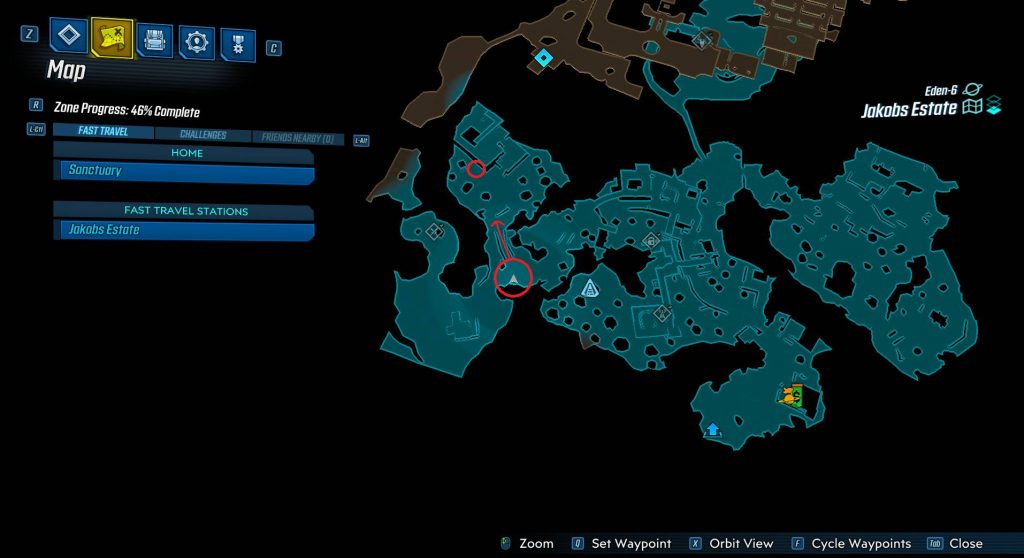
Task: Toggle the map layers icon by Jakobs Estate
Action: pos(993,108)
